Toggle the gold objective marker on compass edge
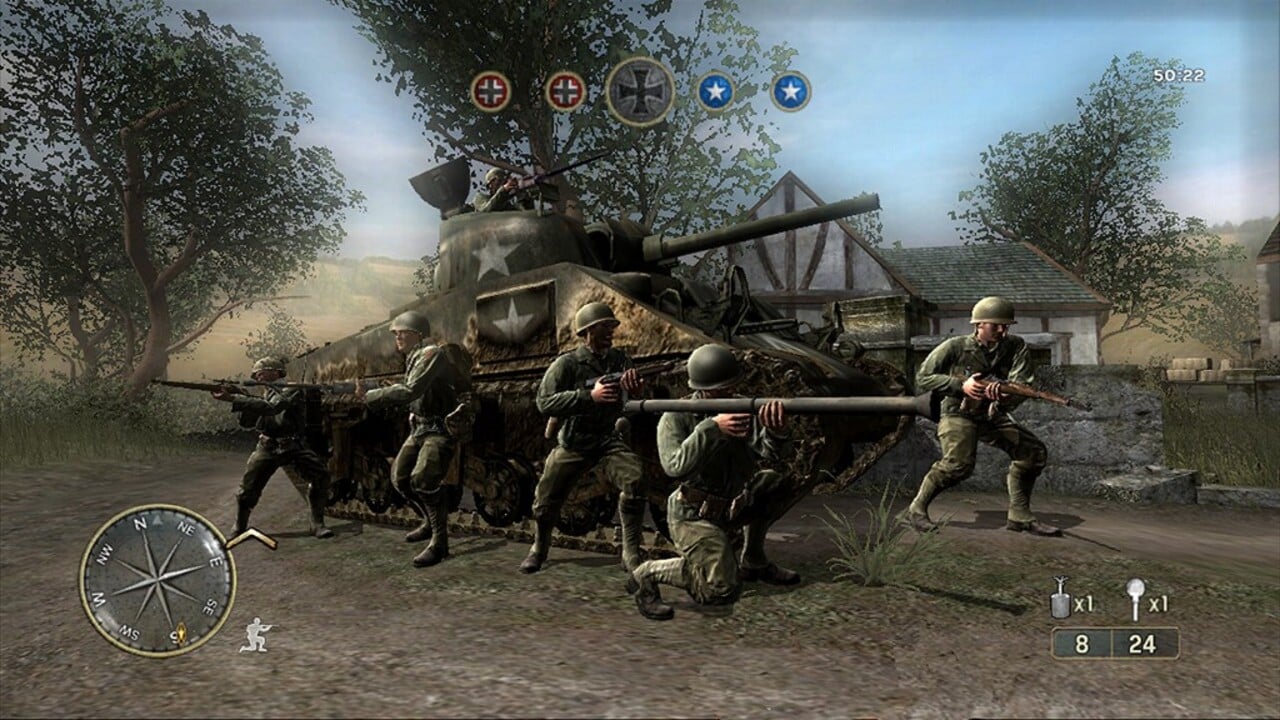 click(180, 631)
